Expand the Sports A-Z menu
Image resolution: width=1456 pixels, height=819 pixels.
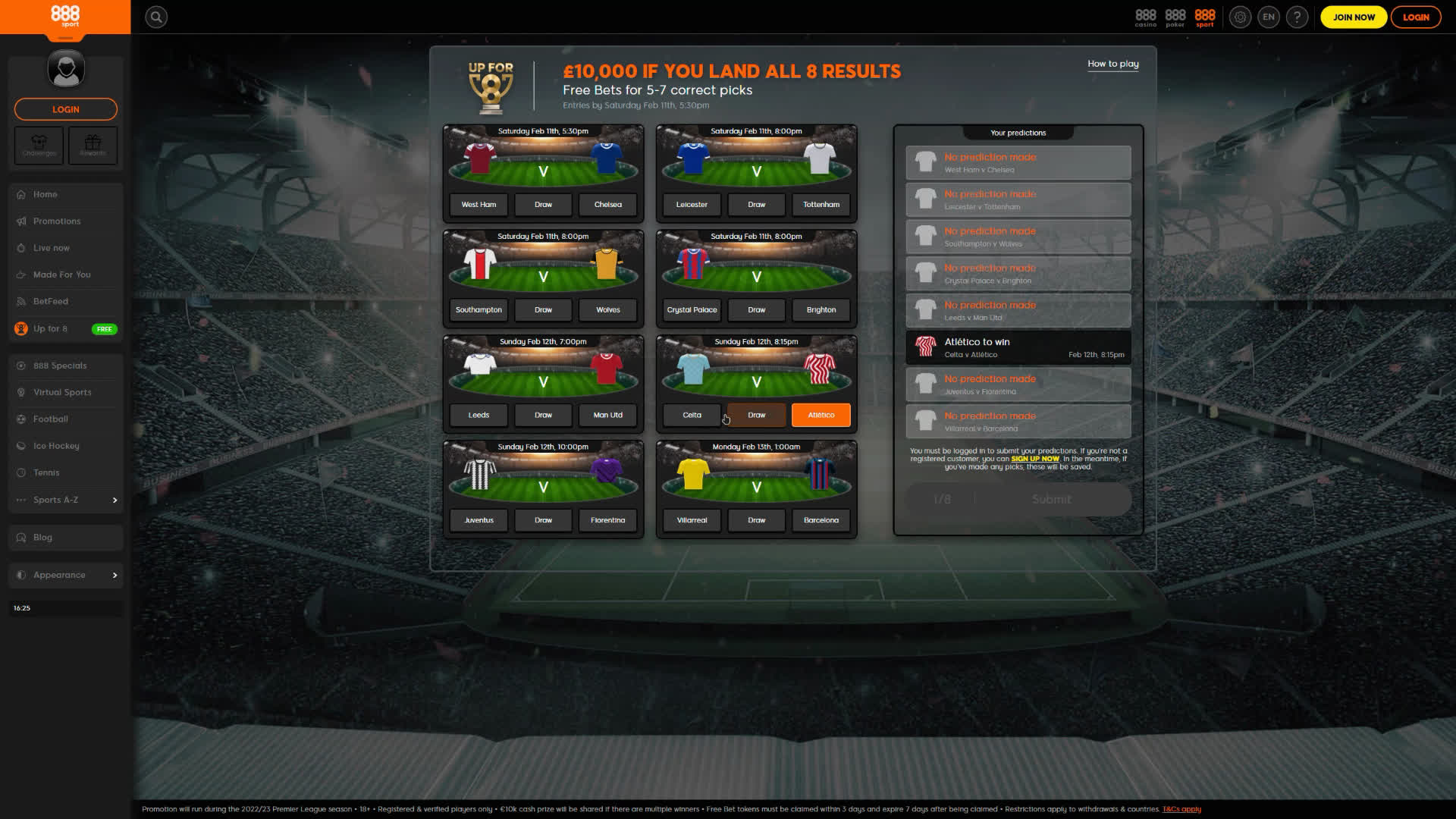(x=66, y=500)
